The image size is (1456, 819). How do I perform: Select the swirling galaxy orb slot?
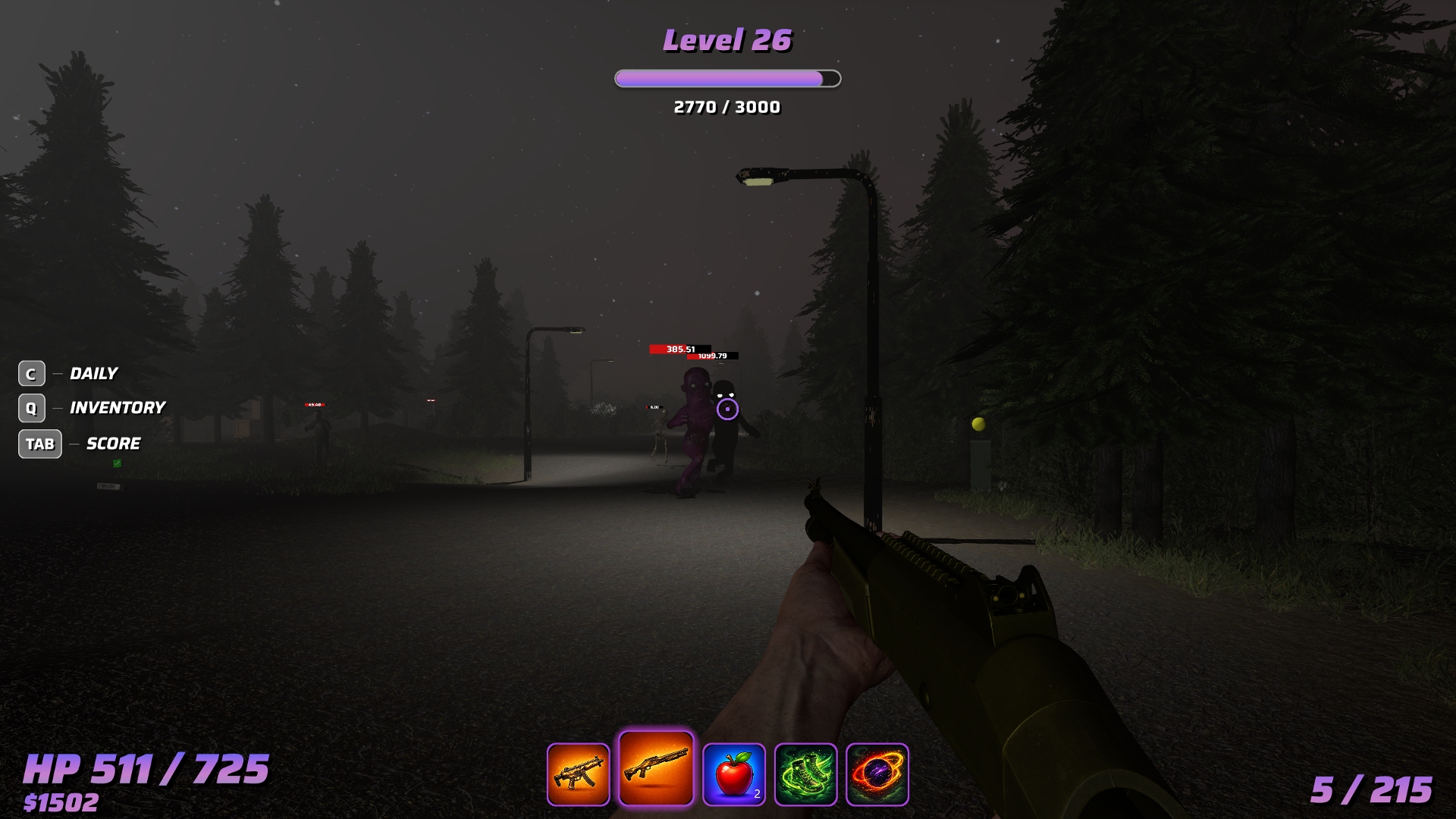877,774
